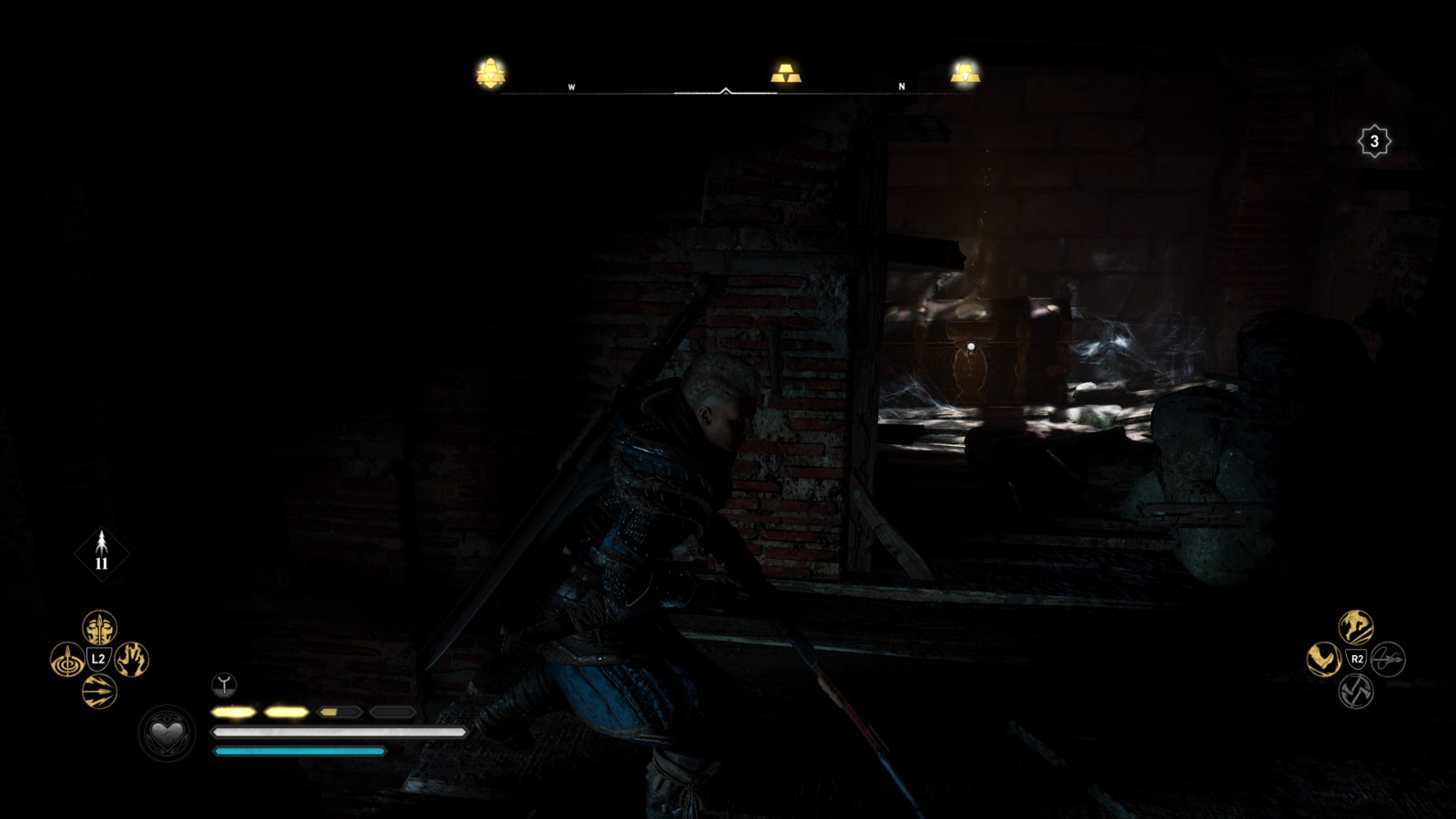Click the arrow-volley ability below the L2 prompt
The image size is (1456, 819).
click(98, 690)
